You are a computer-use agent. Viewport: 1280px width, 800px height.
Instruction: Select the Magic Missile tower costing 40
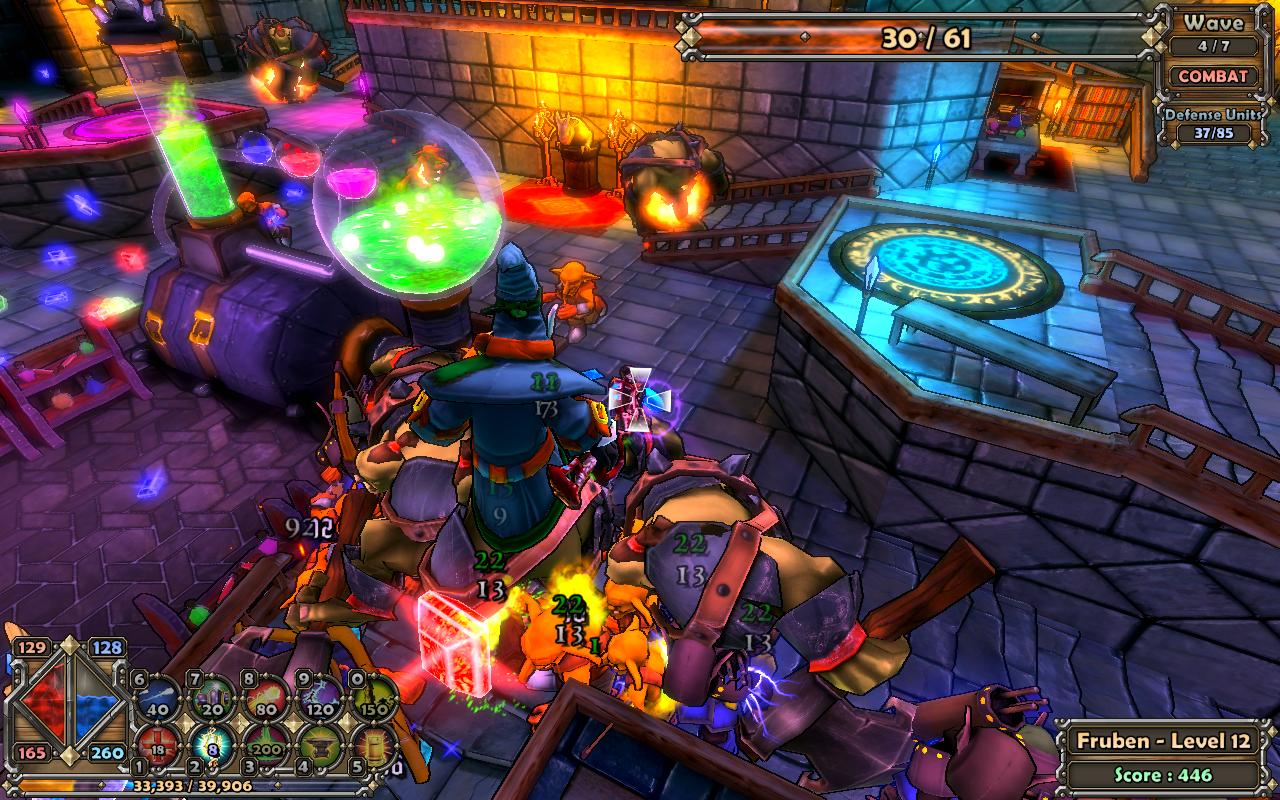(x=158, y=699)
